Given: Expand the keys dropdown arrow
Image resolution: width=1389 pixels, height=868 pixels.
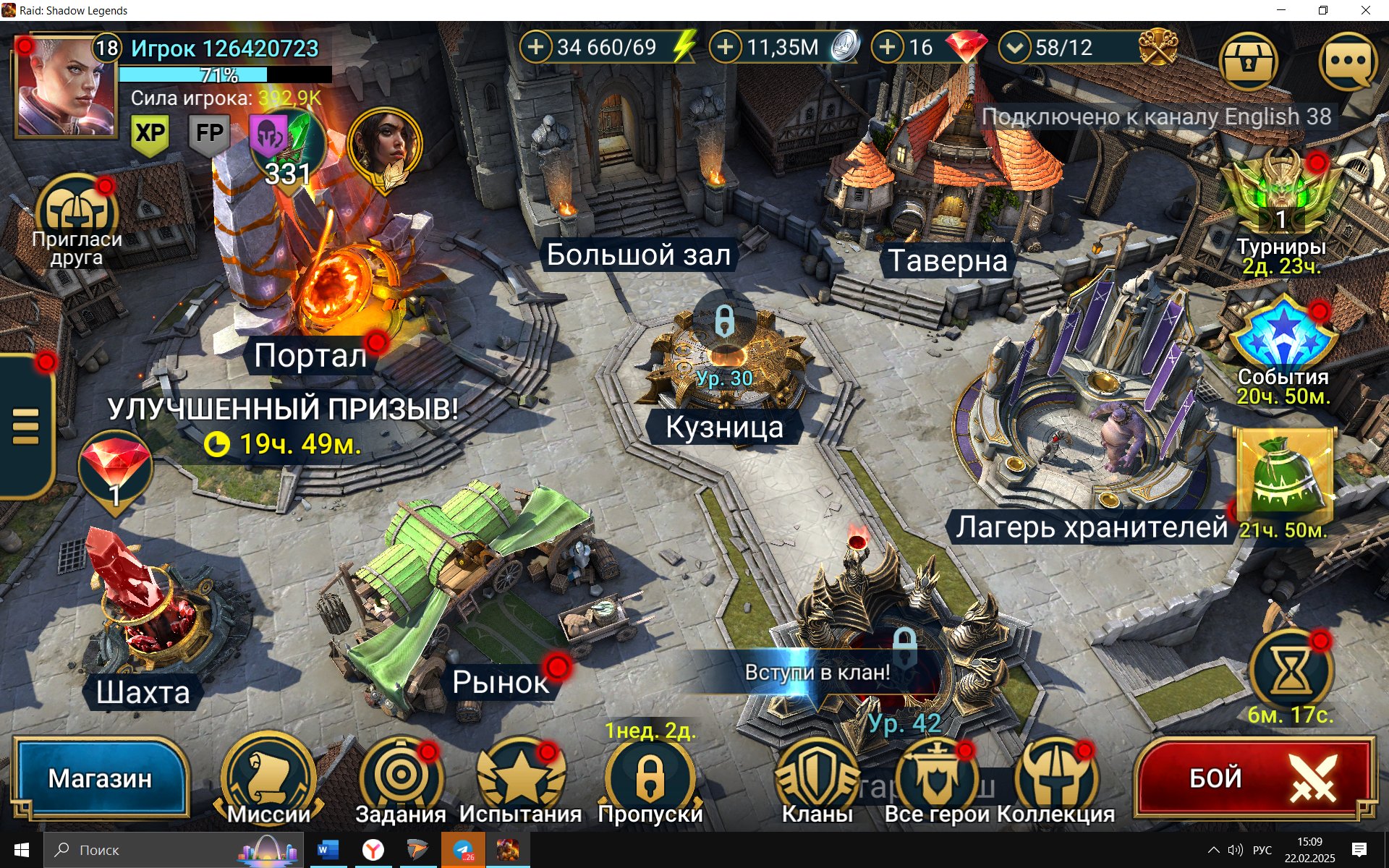Looking at the screenshot, I should click(x=1015, y=48).
